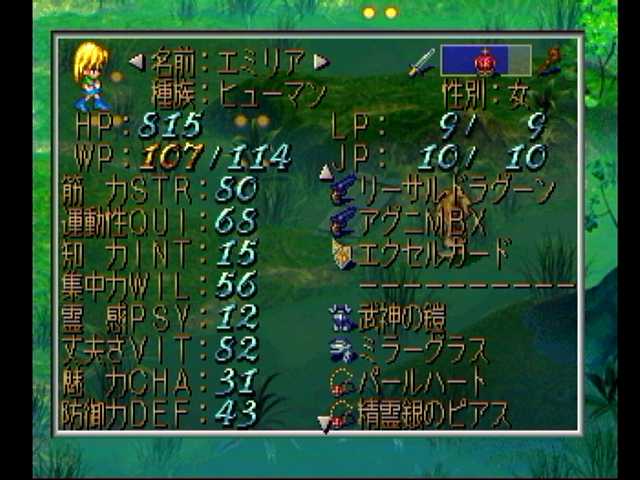
Task: Click the left arrow beside the character name
Action: (x=137, y=62)
